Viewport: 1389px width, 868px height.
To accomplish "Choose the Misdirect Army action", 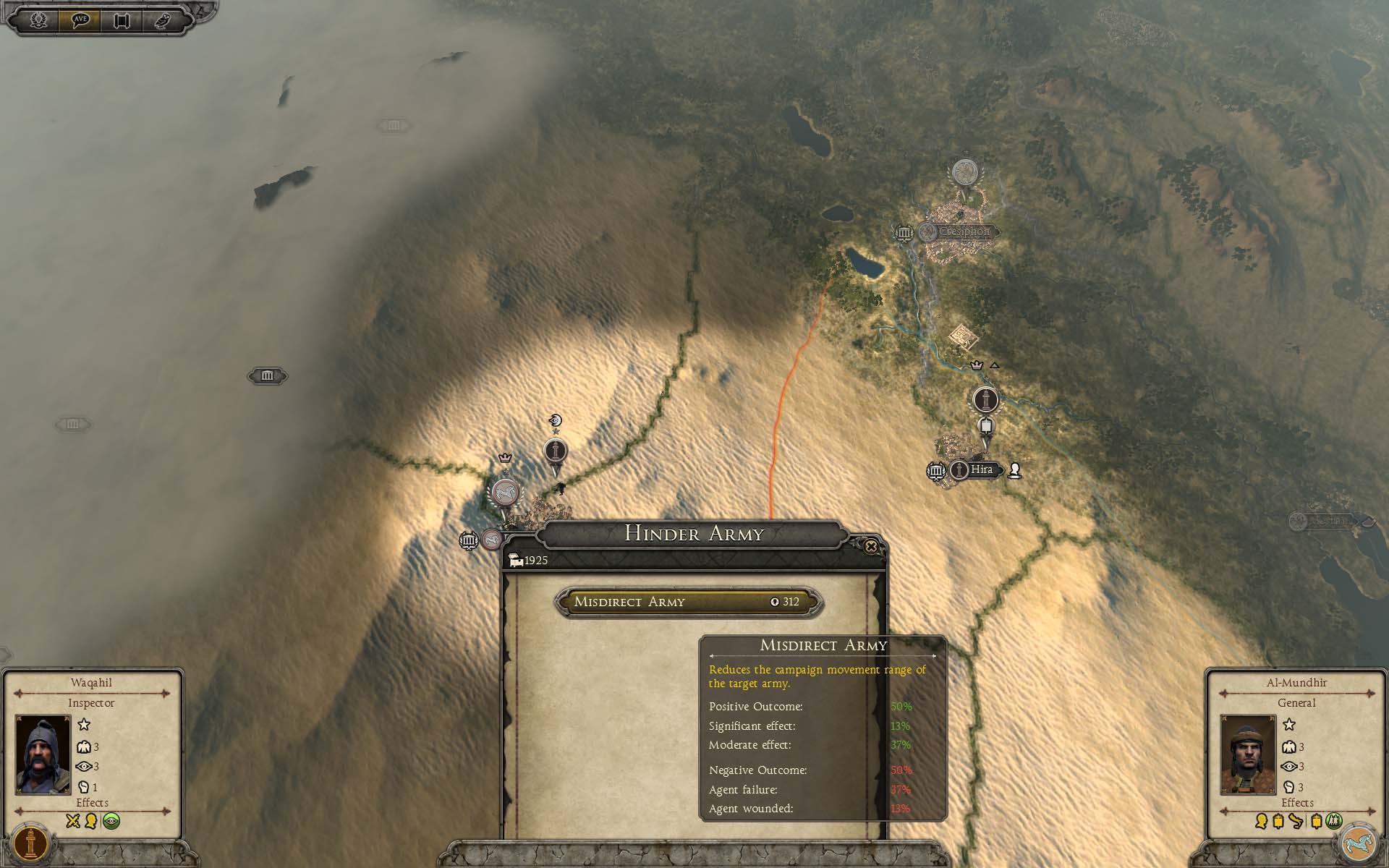I will tap(687, 602).
